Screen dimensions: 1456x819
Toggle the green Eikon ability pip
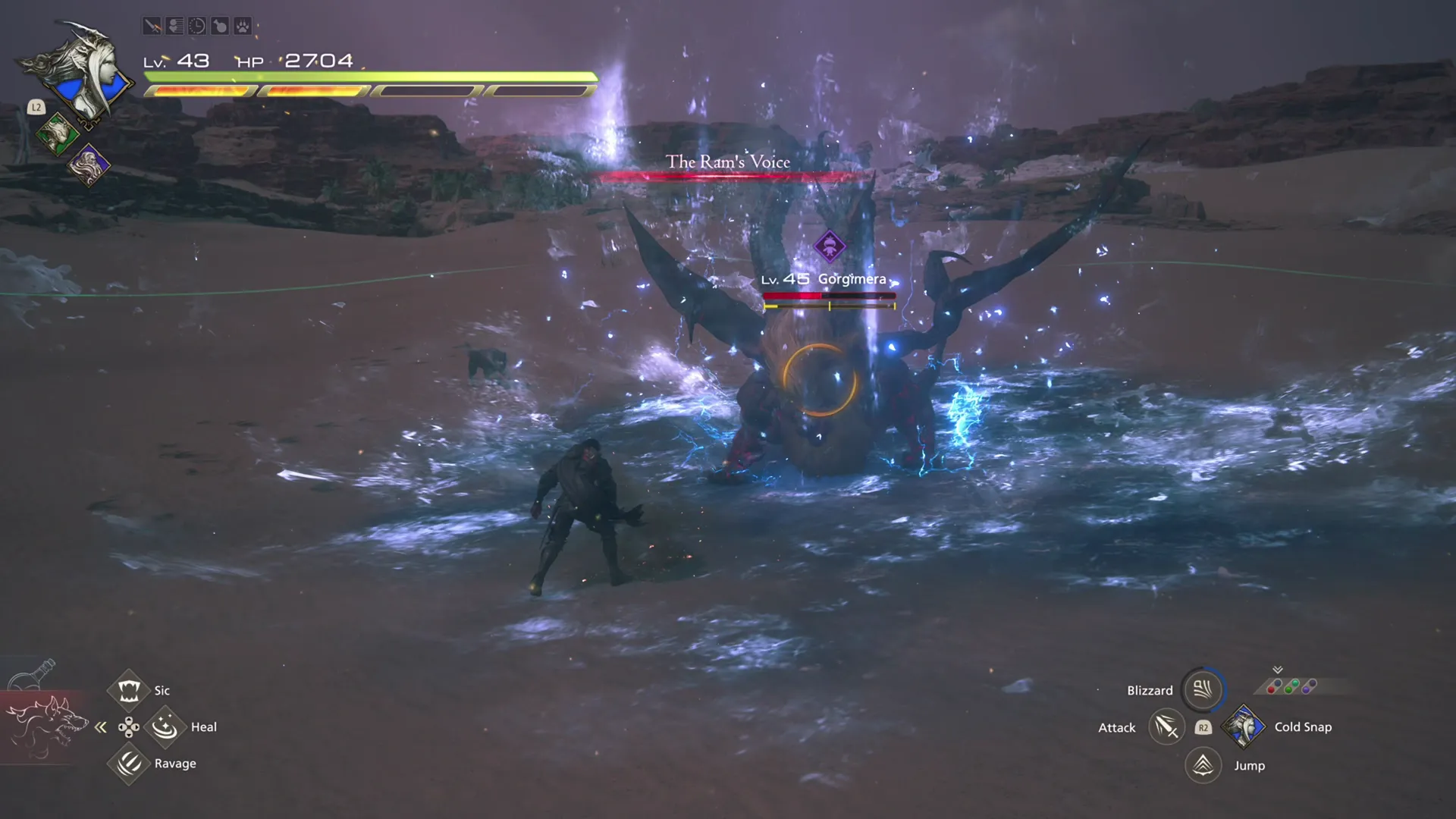[x=1290, y=686]
